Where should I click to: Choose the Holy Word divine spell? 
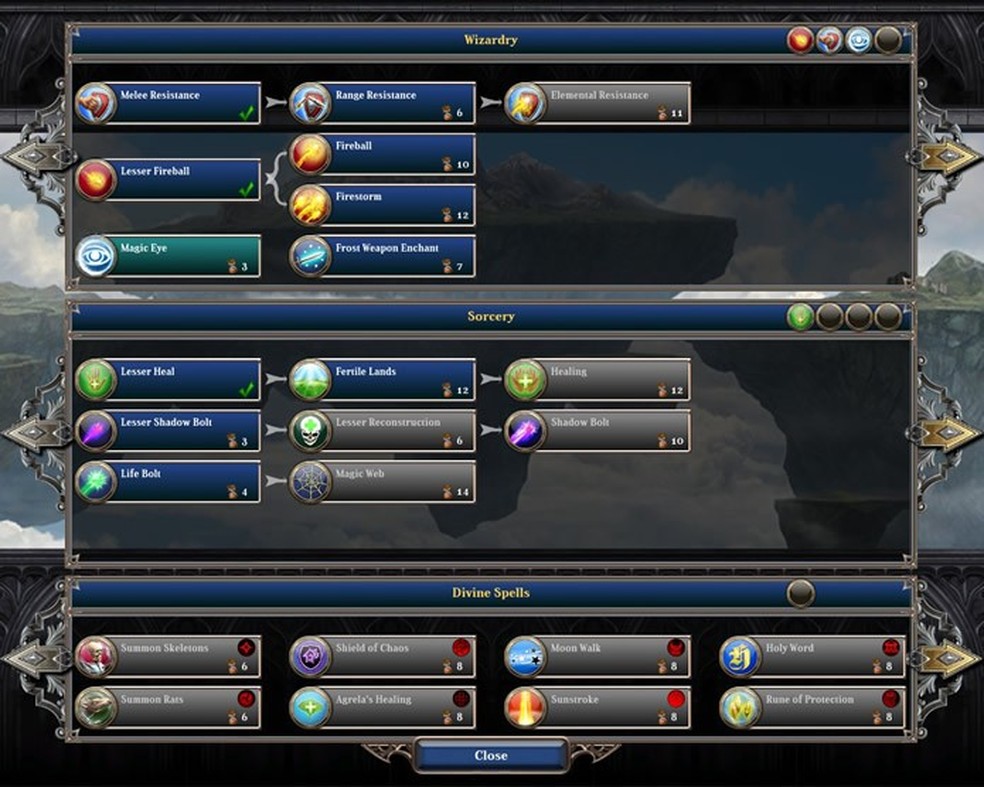pos(813,657)
